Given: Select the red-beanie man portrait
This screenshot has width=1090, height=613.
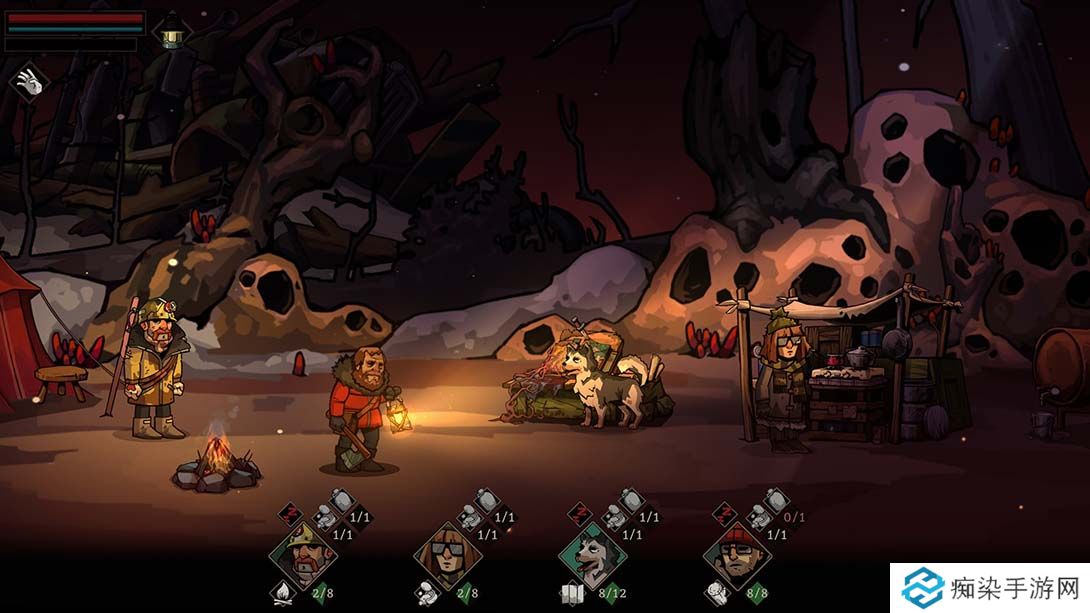Looking at the screenshot, I should click(x=736, y=556).
